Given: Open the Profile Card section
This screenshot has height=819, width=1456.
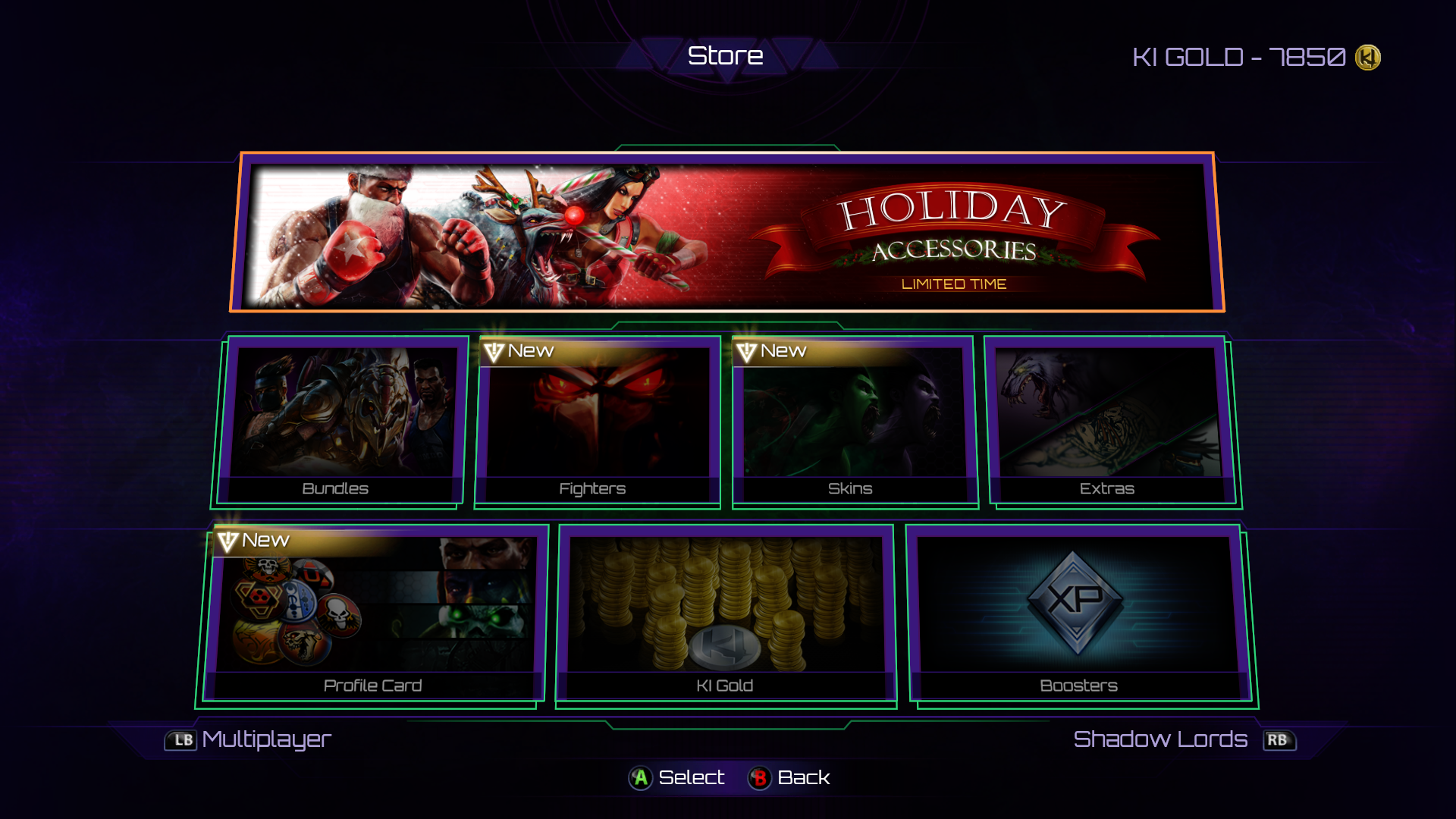Looking at the screenshot, I should point(373,616).
